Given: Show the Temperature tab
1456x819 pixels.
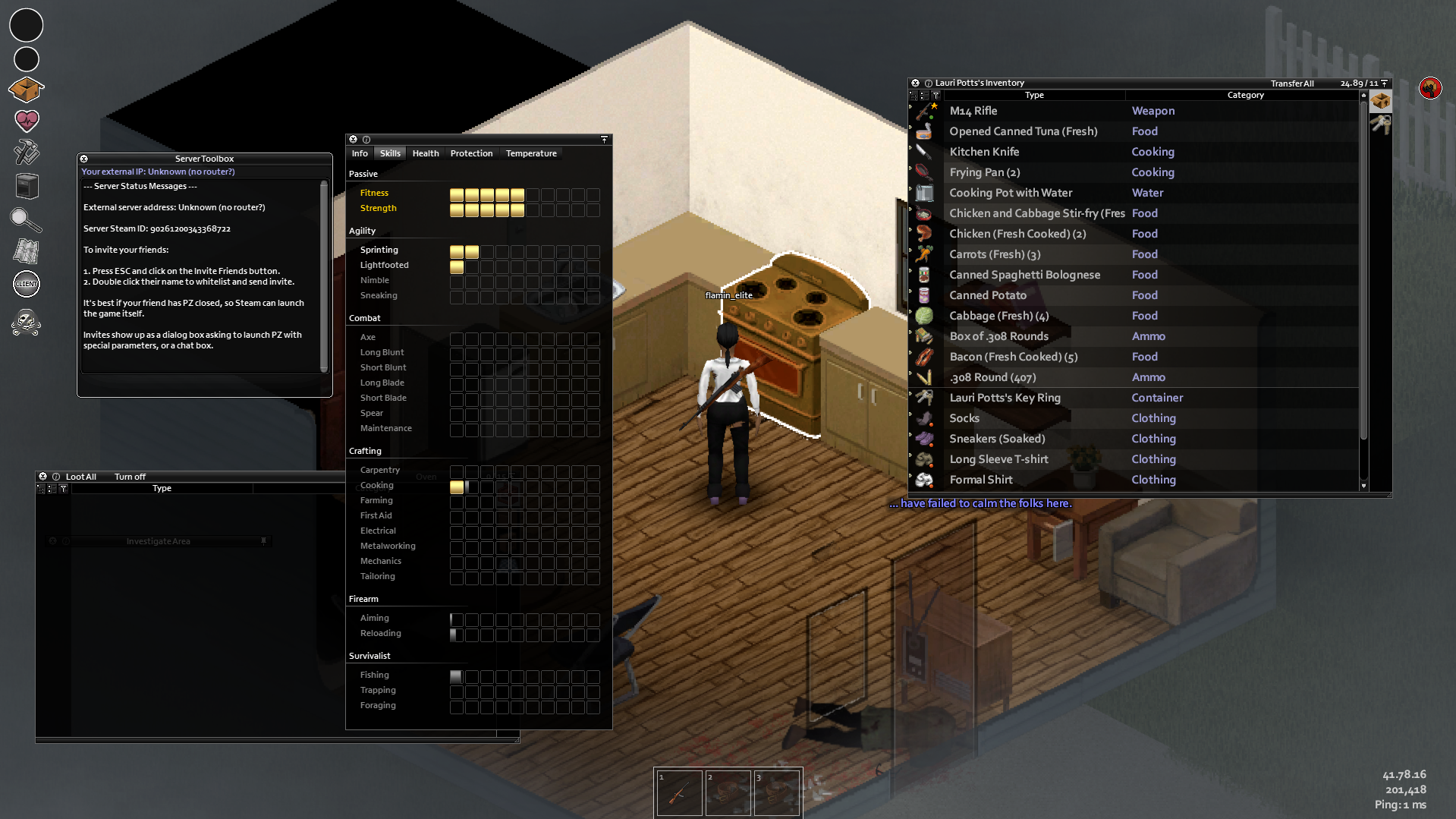Looking at the screenshot, I should coord(531,153).
